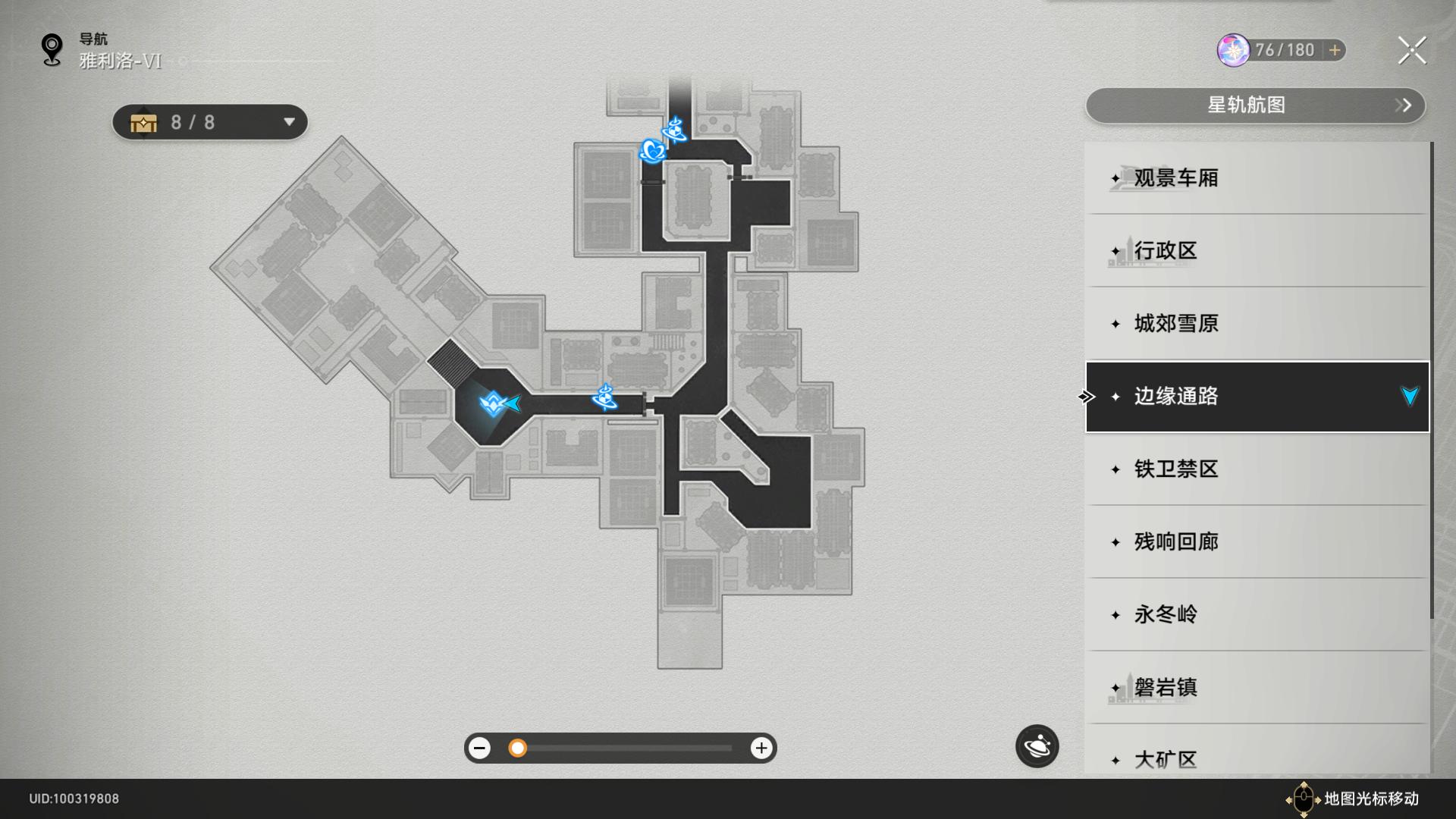Open the Star Rail Map (星轨航图)

coord(1255,105)
